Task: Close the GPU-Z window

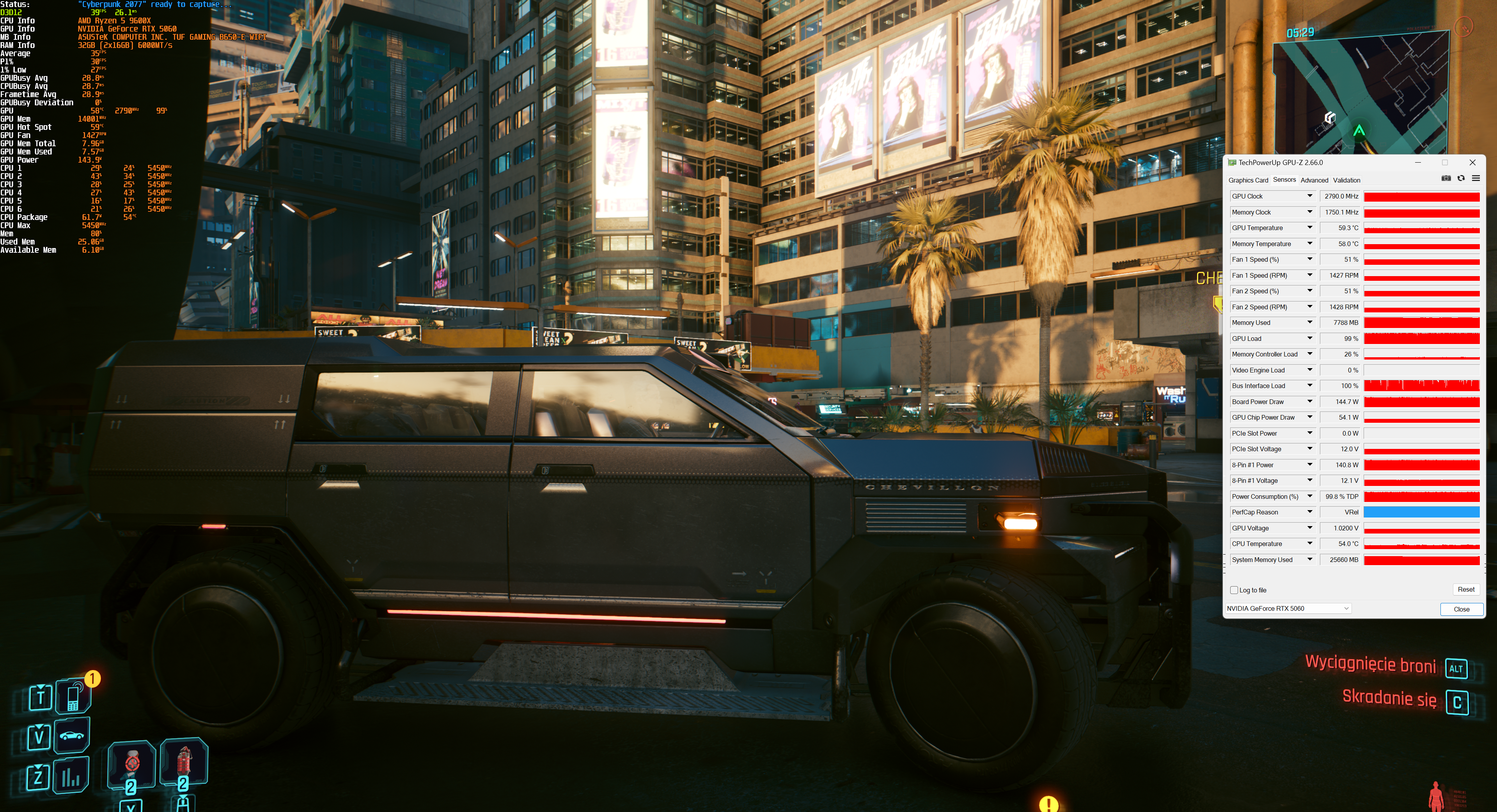Action: point(1472,162)
